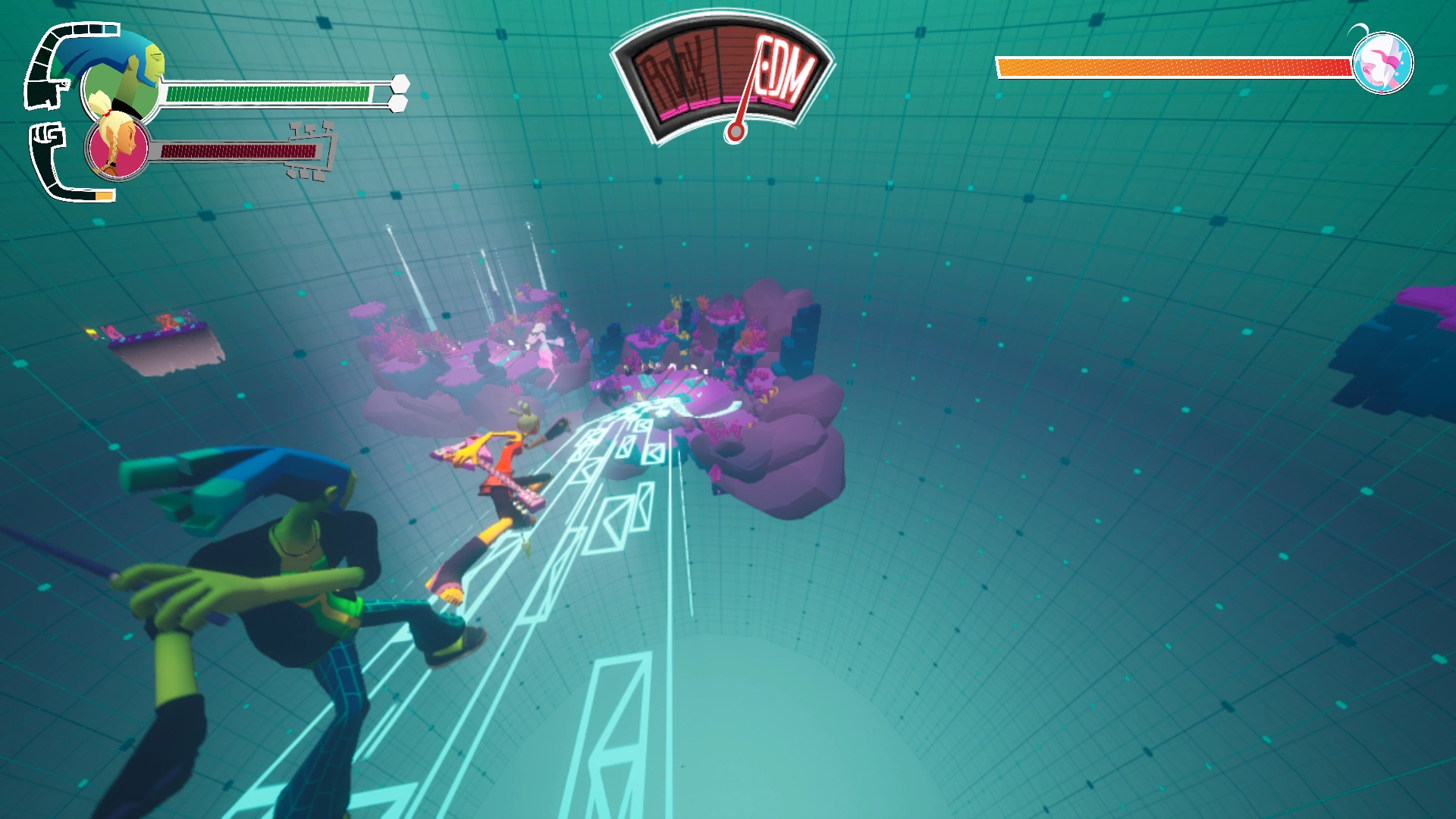Select Mayday's pink character portrait
This screenshot has height=819, width=1456.
coord(118,146)
